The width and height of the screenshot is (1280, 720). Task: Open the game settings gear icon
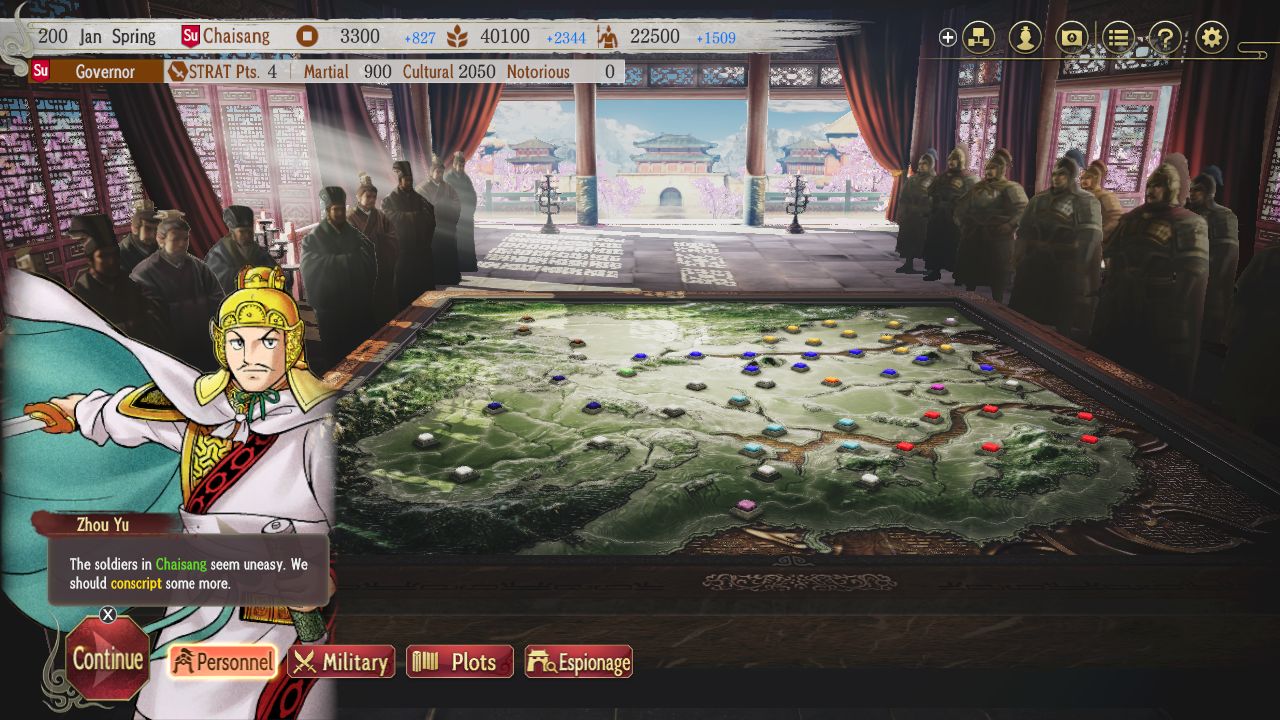[1211, 36]
